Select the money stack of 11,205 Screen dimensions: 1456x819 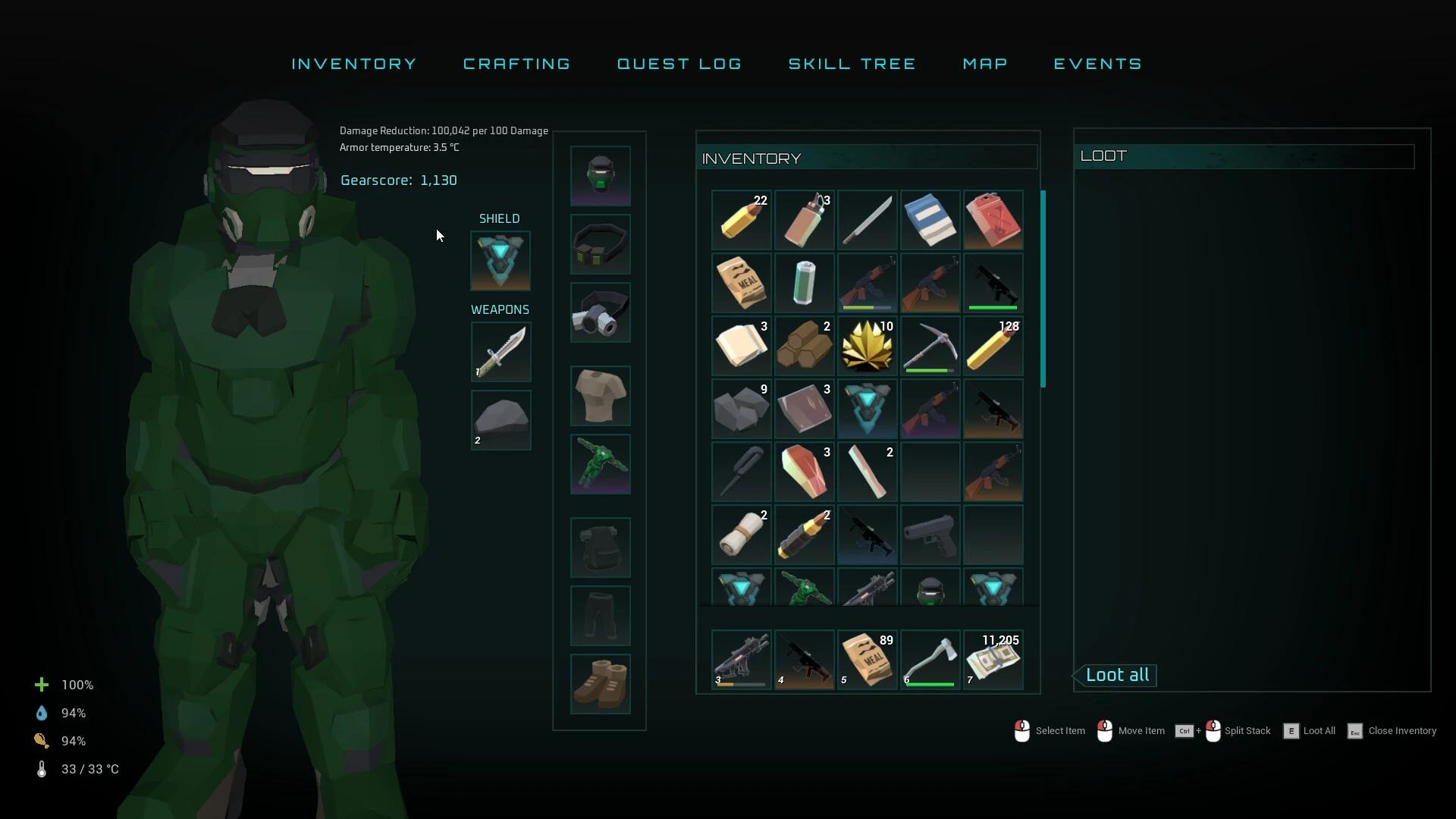click(x=993, y=659)
